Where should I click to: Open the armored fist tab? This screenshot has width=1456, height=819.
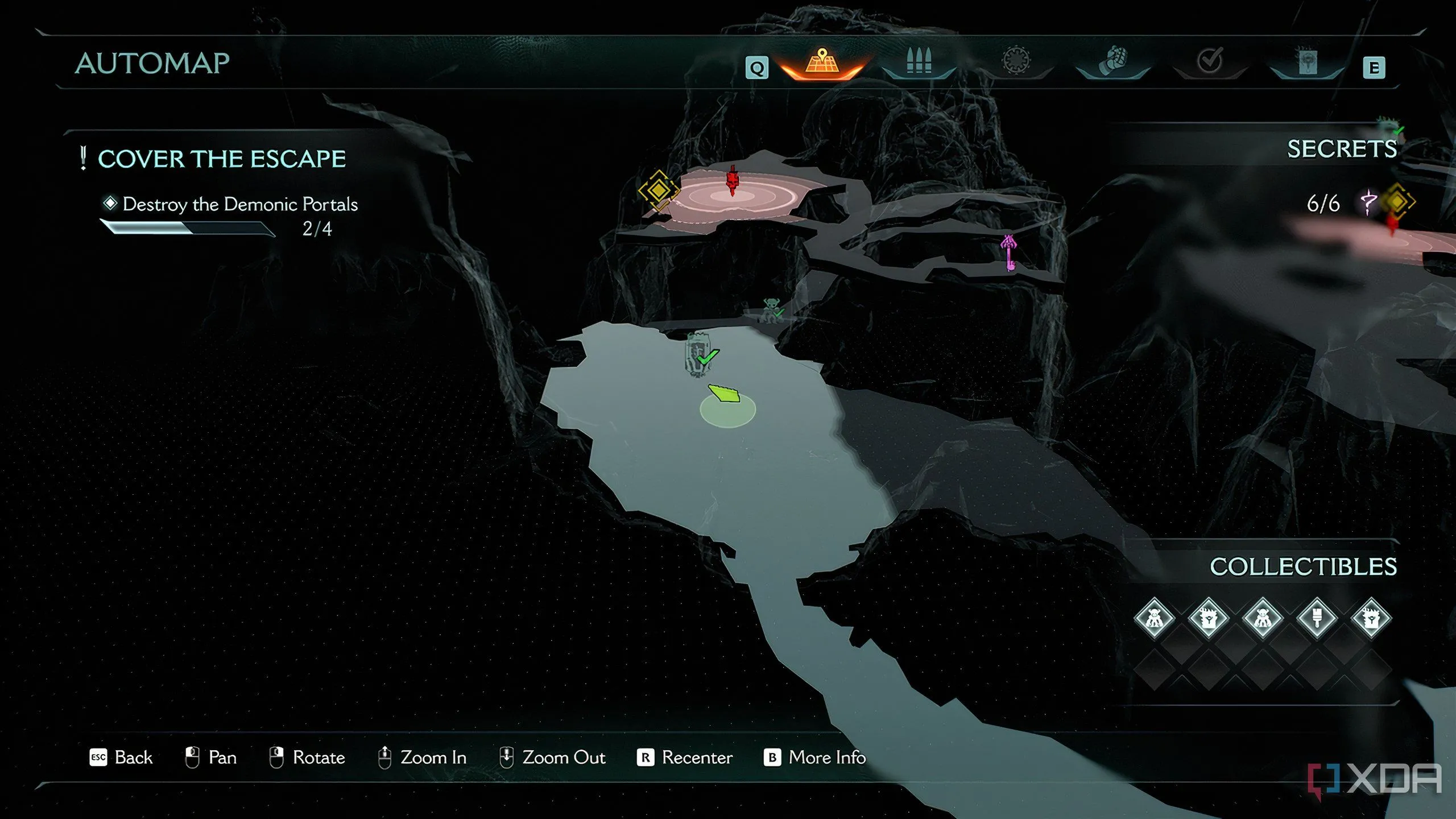click(x=1113, y=61)
